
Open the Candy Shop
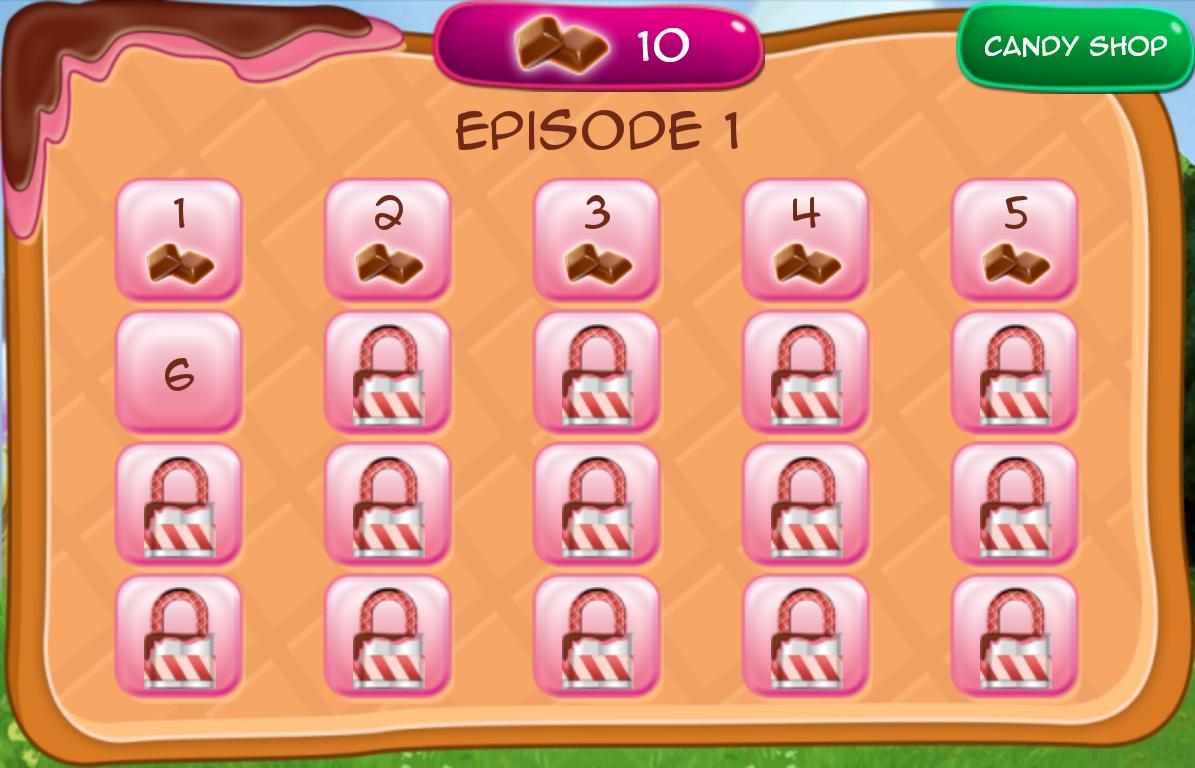point(1075,46)
